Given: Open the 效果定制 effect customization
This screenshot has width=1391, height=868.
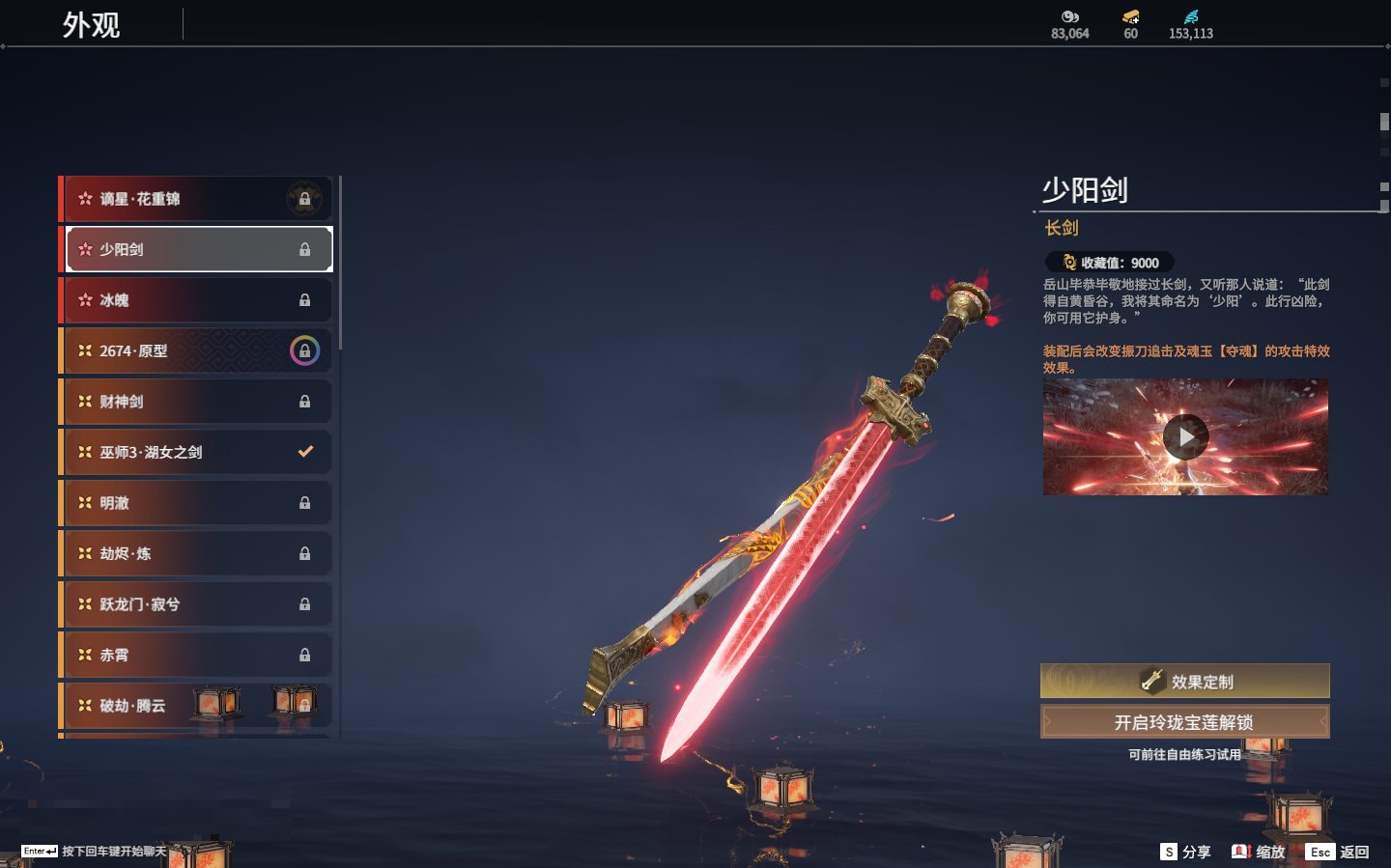Looking at the screenshot, I should click(x=1184, y=682).
